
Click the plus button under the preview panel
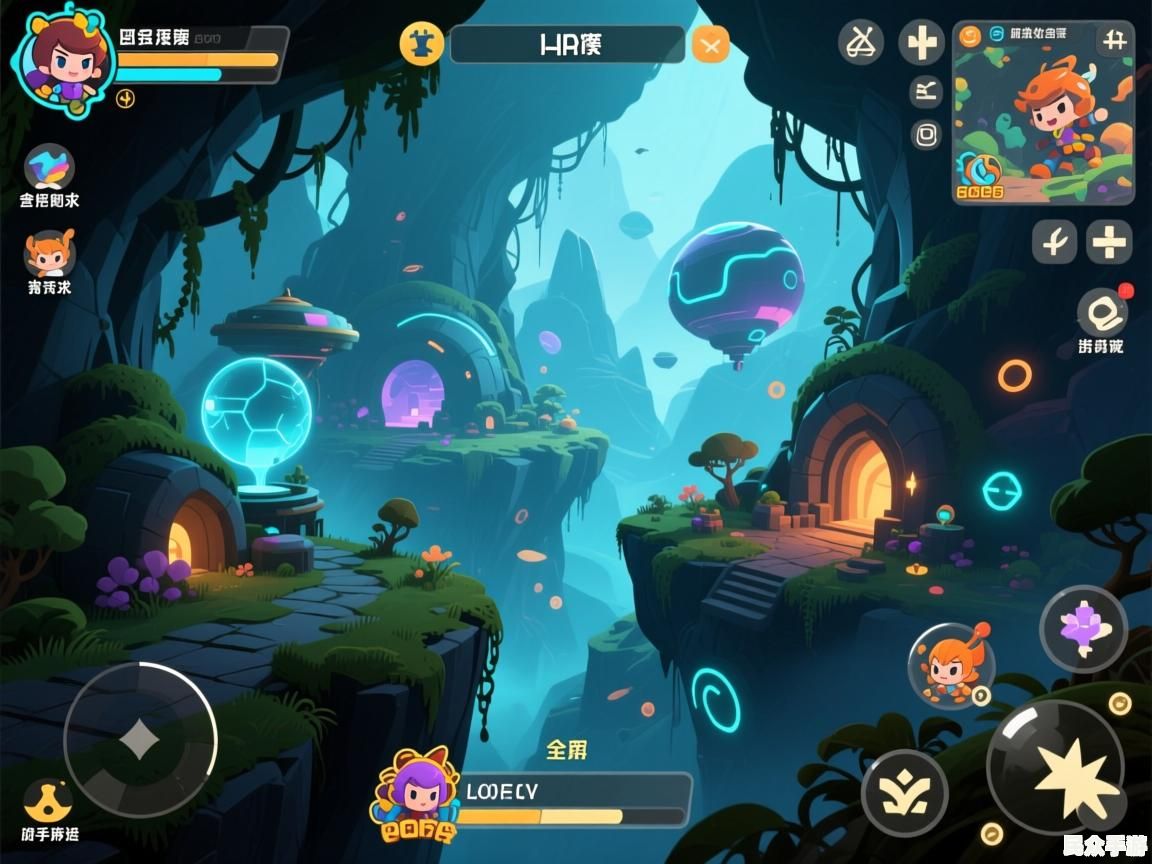tap(1109, 242)
